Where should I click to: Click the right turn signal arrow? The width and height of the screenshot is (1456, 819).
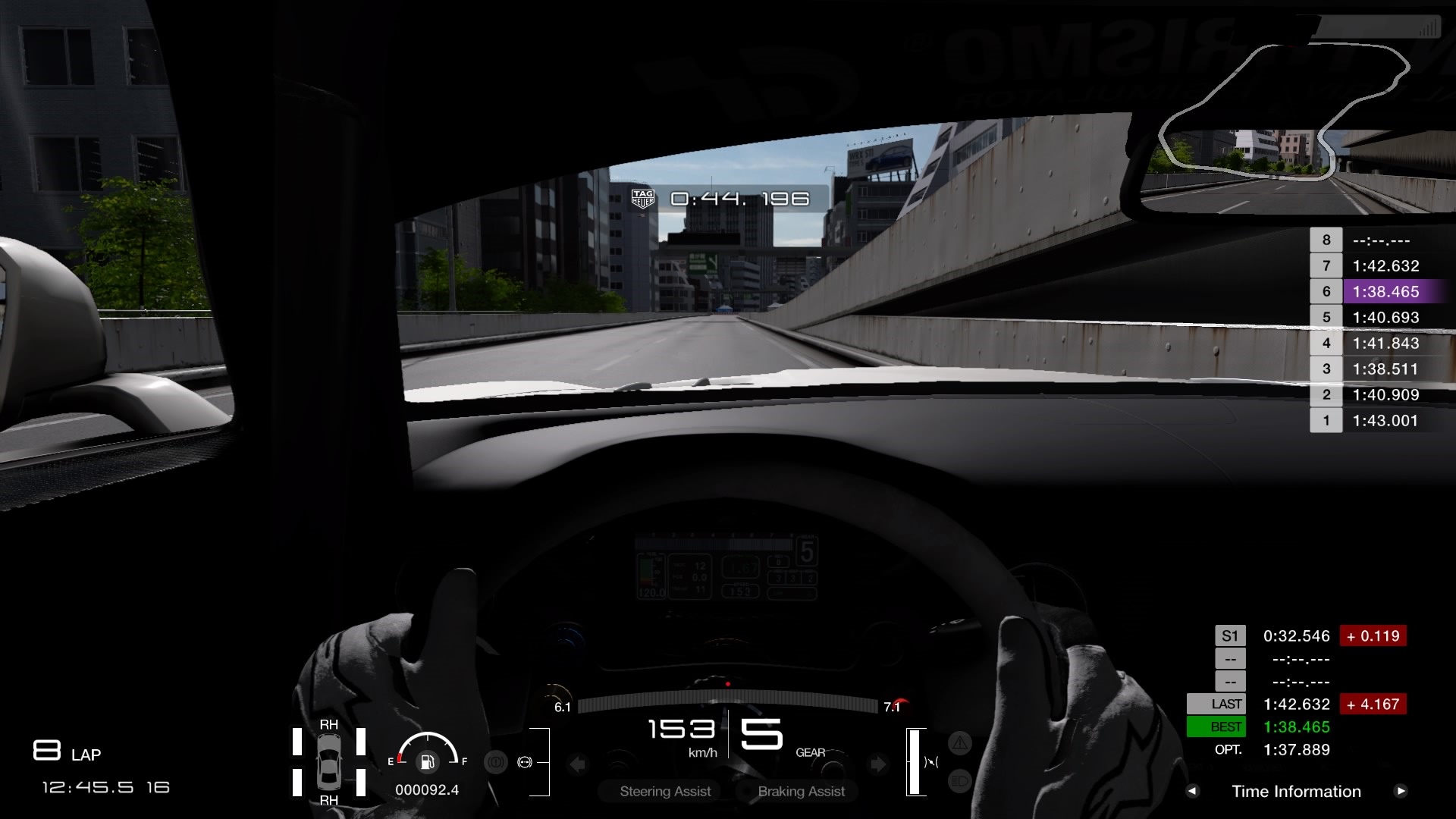[x=877, y=764]
